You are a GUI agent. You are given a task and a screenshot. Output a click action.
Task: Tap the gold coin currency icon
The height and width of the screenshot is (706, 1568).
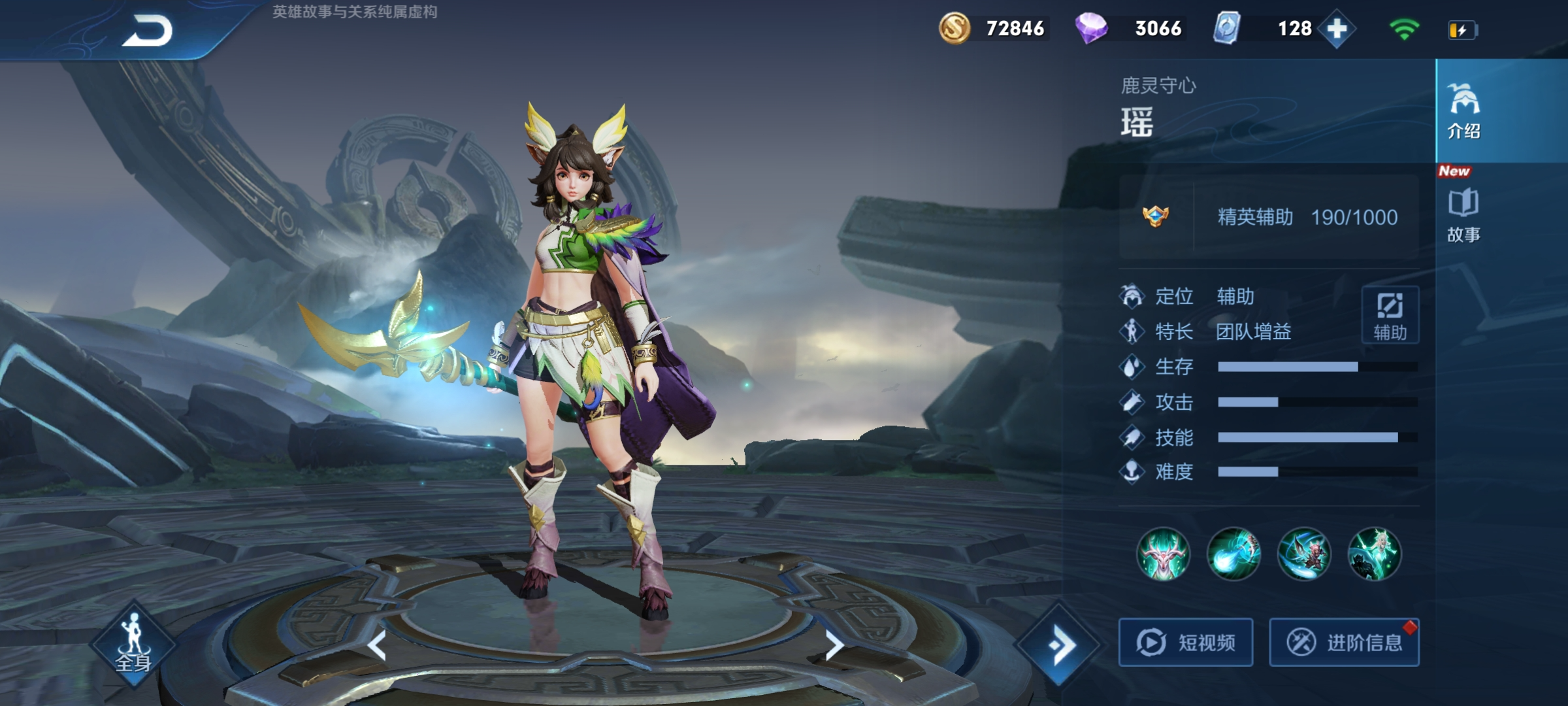point(955,29)
